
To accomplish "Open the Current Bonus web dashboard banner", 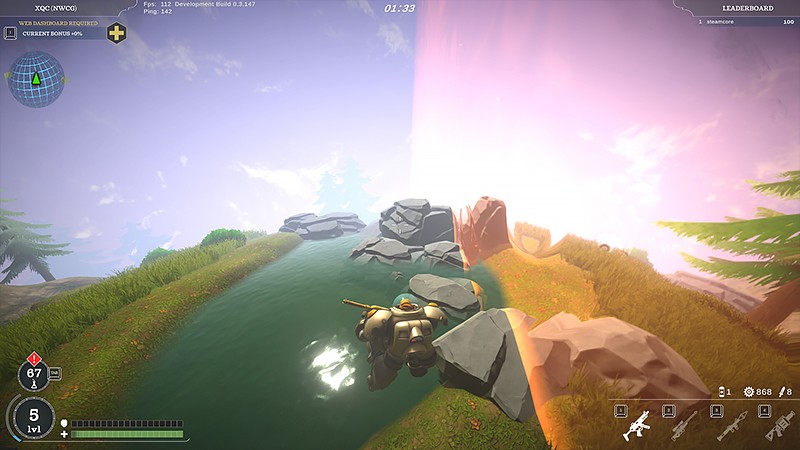I will pyautogui.click(x=60, y=33).
